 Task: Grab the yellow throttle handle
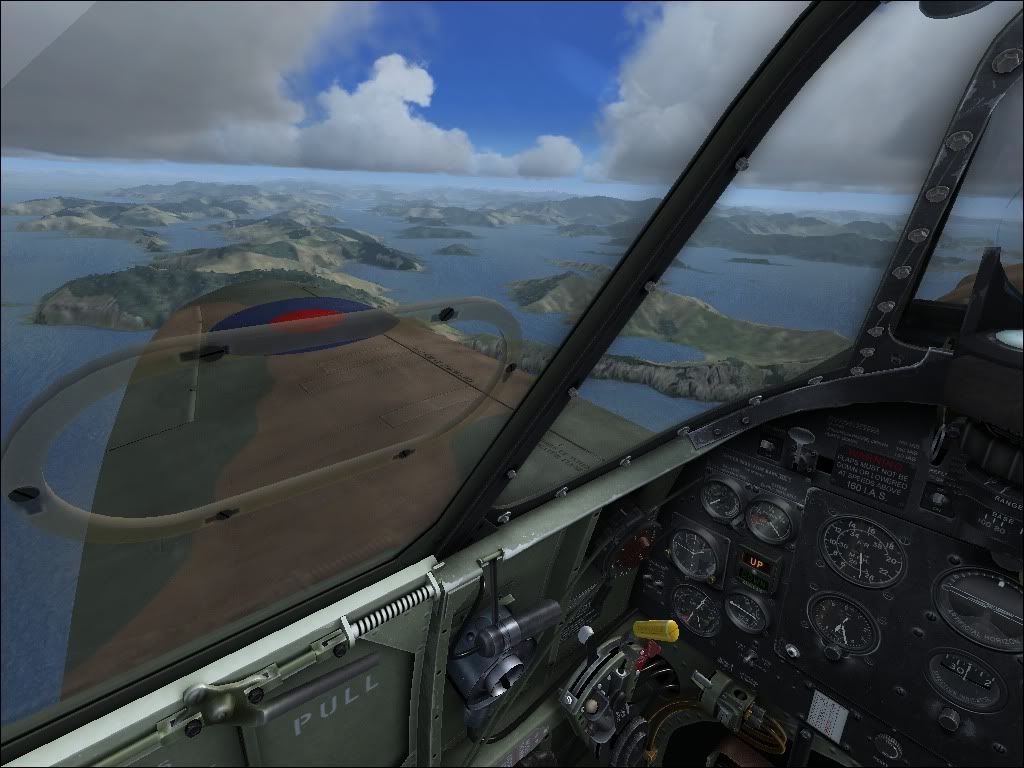(x=656, y=630)
